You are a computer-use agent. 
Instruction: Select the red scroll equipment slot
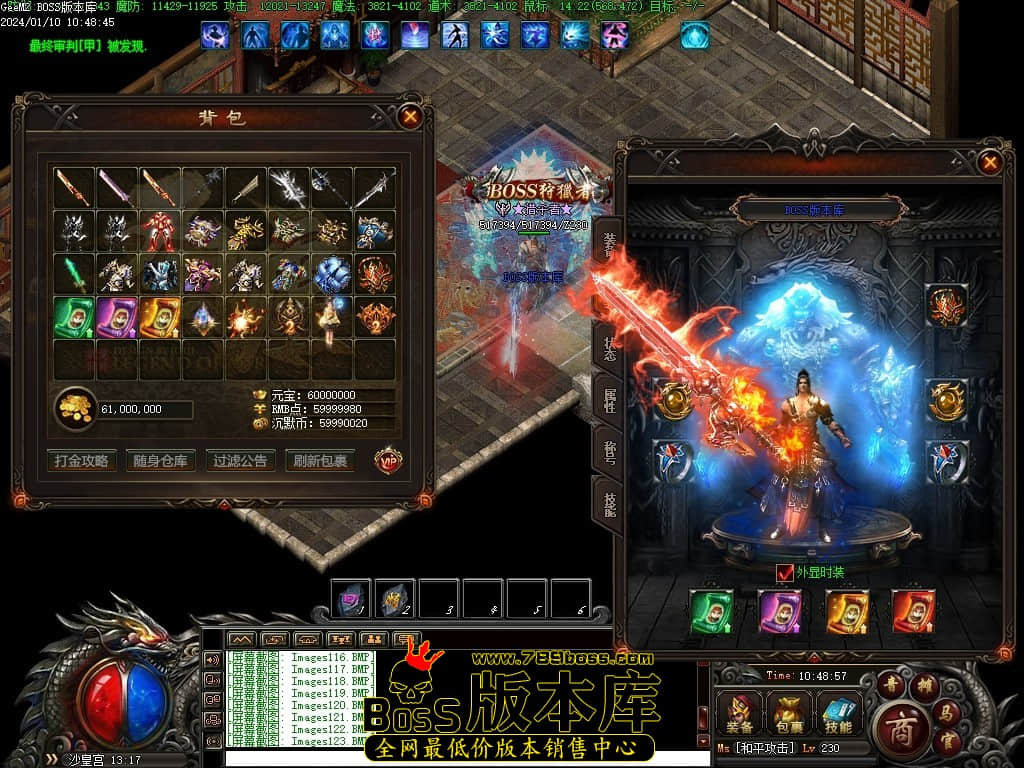913,611
